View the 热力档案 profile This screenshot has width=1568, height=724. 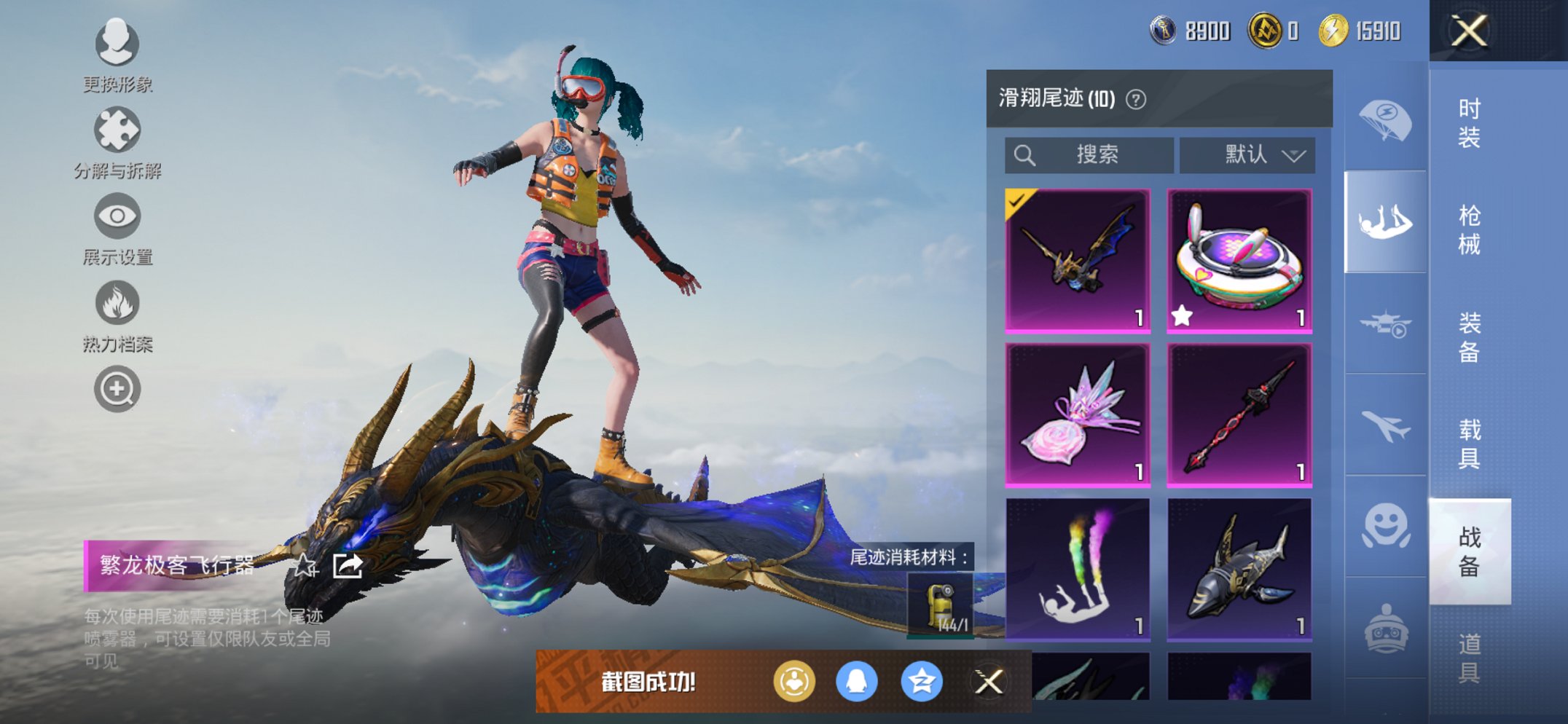pos(117,303)
